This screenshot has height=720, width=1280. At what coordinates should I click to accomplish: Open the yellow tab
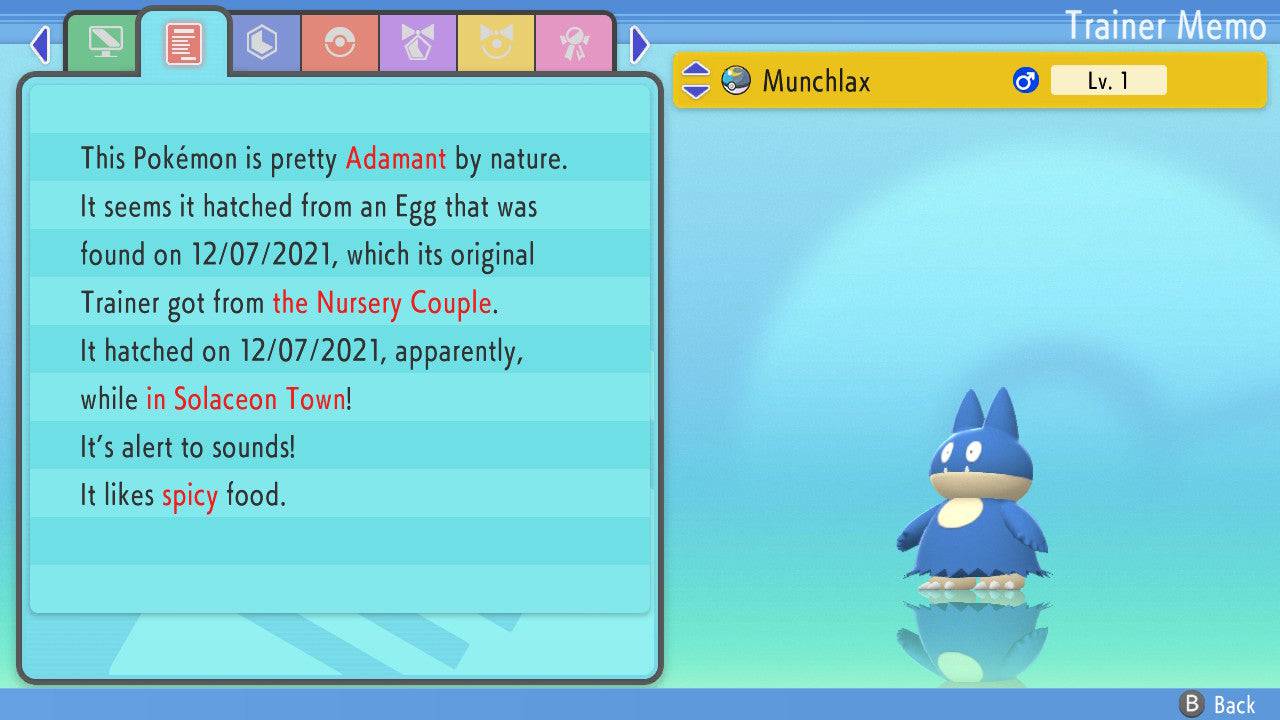tap(496, 43)
